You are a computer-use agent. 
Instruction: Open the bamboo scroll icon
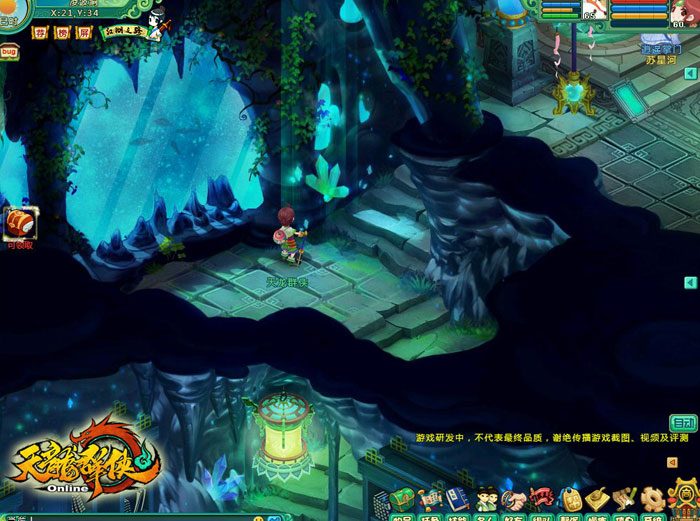625,498
